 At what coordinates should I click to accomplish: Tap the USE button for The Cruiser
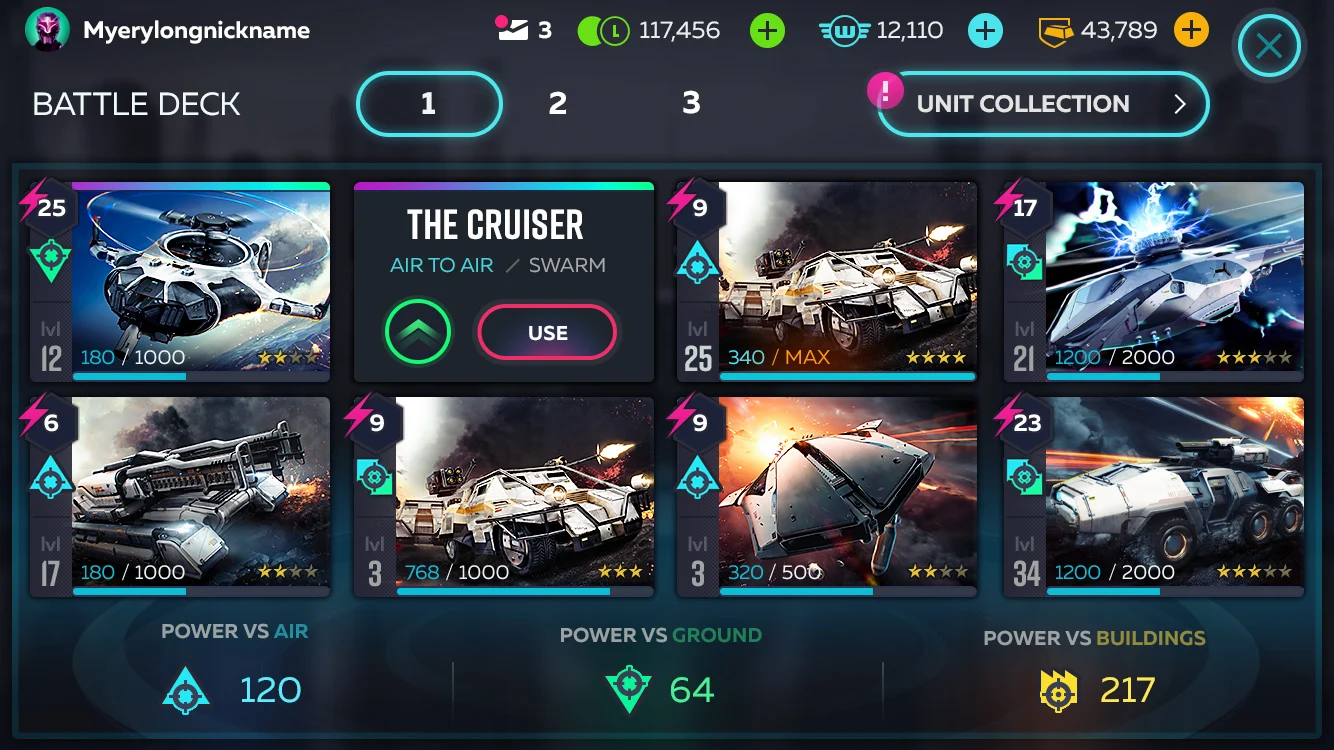(547, 333)
